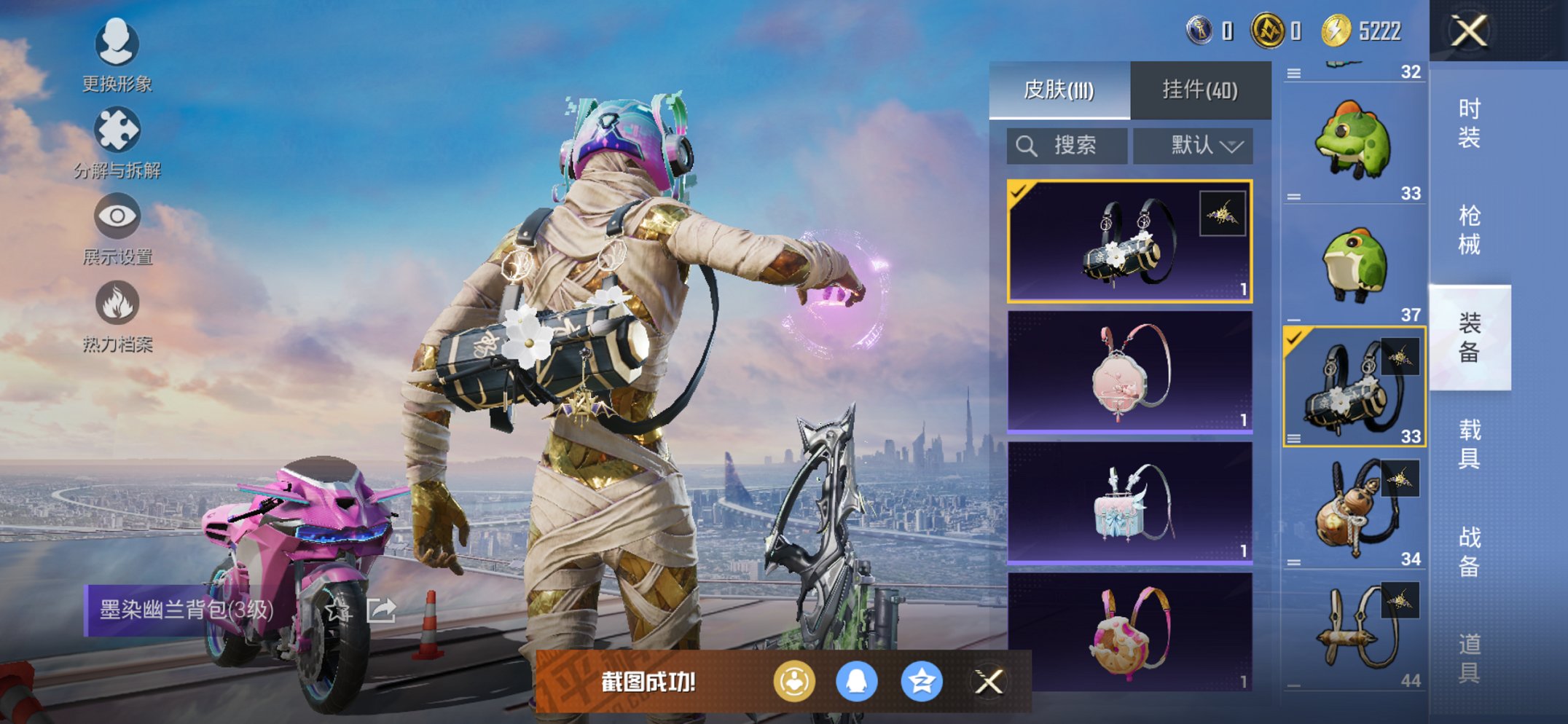Open 热力档案 flame icon
Viewport: 1568px width, 724px height.
pos(117,315)
